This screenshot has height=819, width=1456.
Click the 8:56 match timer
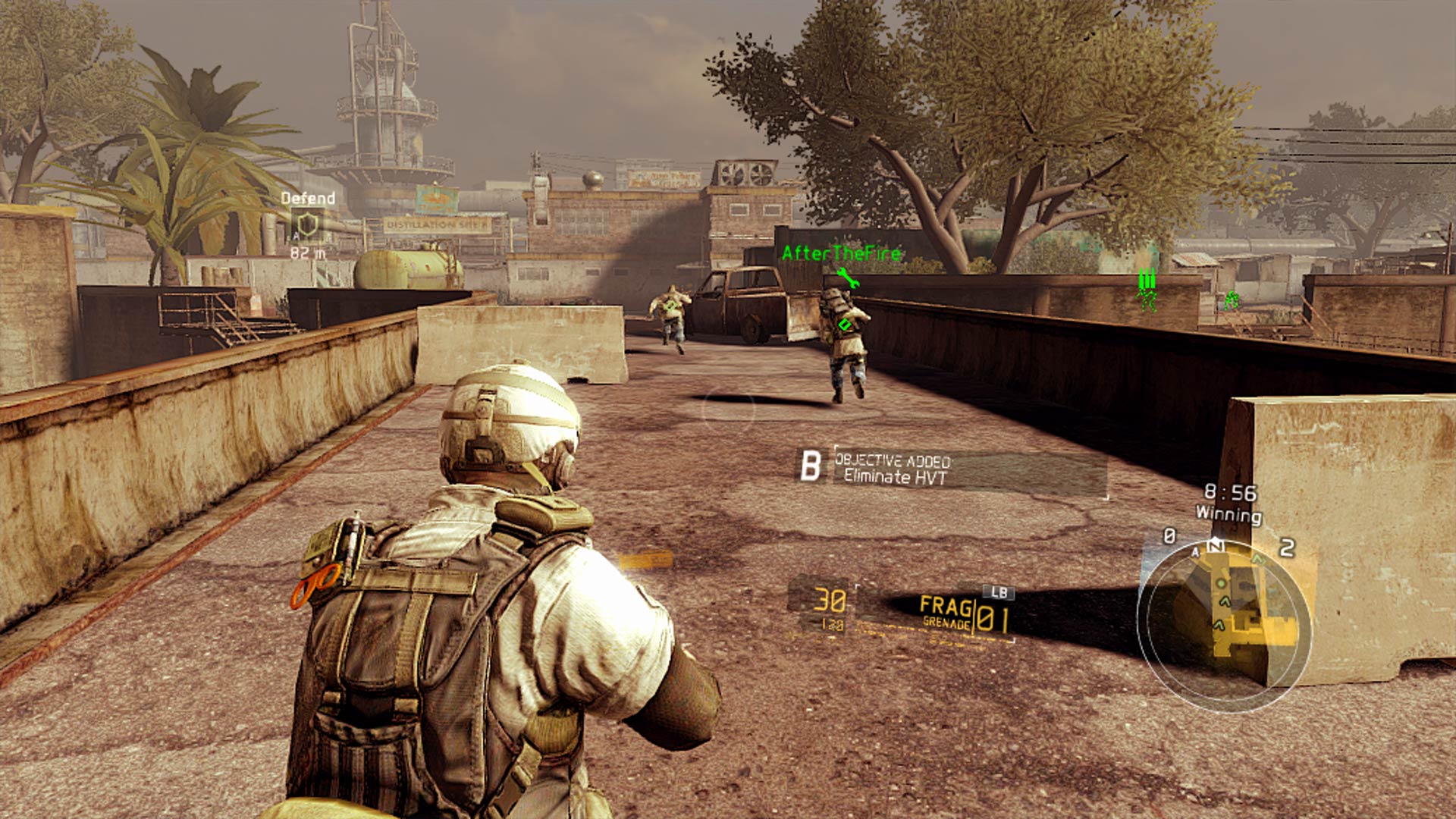click(1231, 494)
